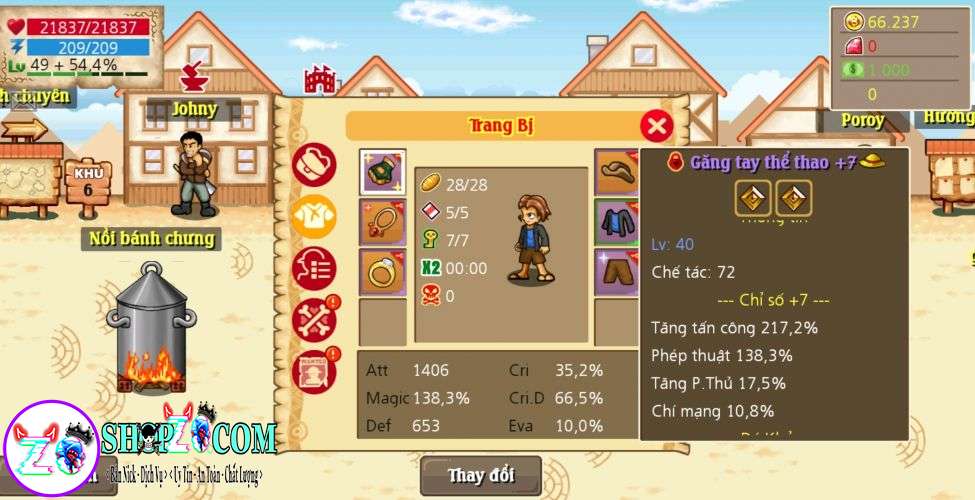Close the Trang Bị equipment window
The image size is (975, 500).
point(656,126)
